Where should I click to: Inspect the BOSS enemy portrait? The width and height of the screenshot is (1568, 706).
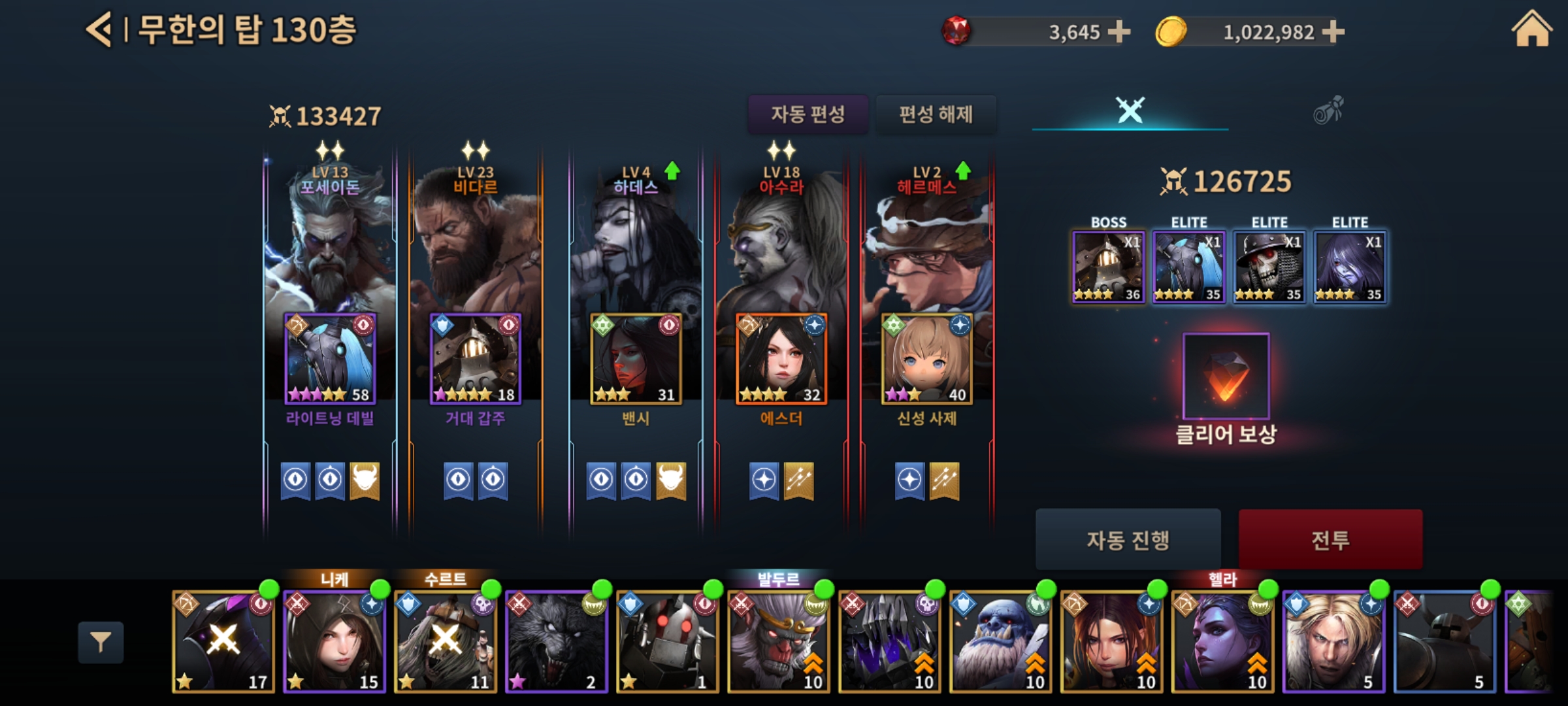[1108, 267]
